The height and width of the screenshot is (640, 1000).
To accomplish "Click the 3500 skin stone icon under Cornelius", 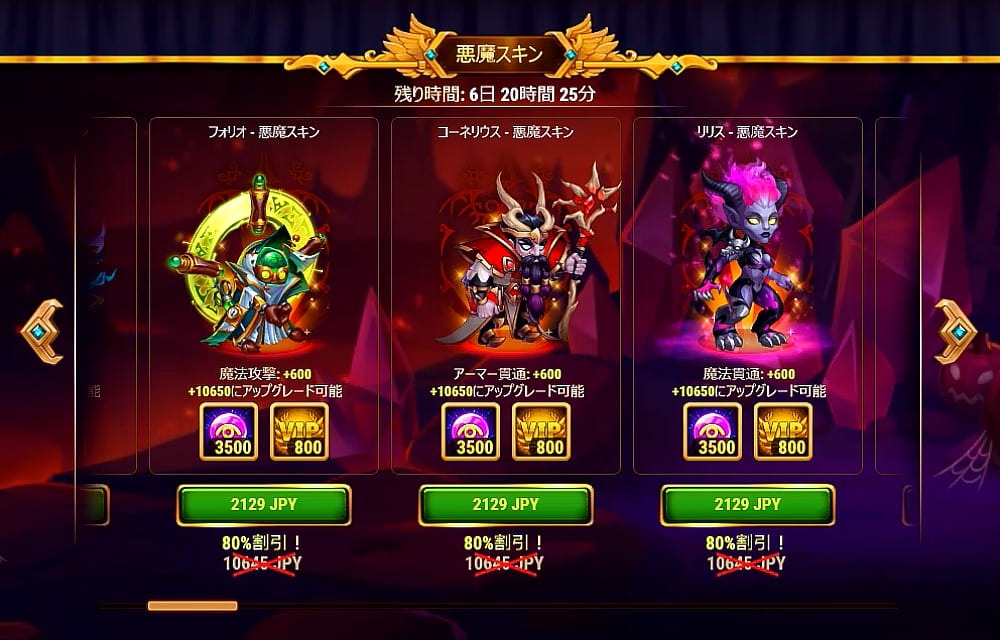I will tap(471, 432).
